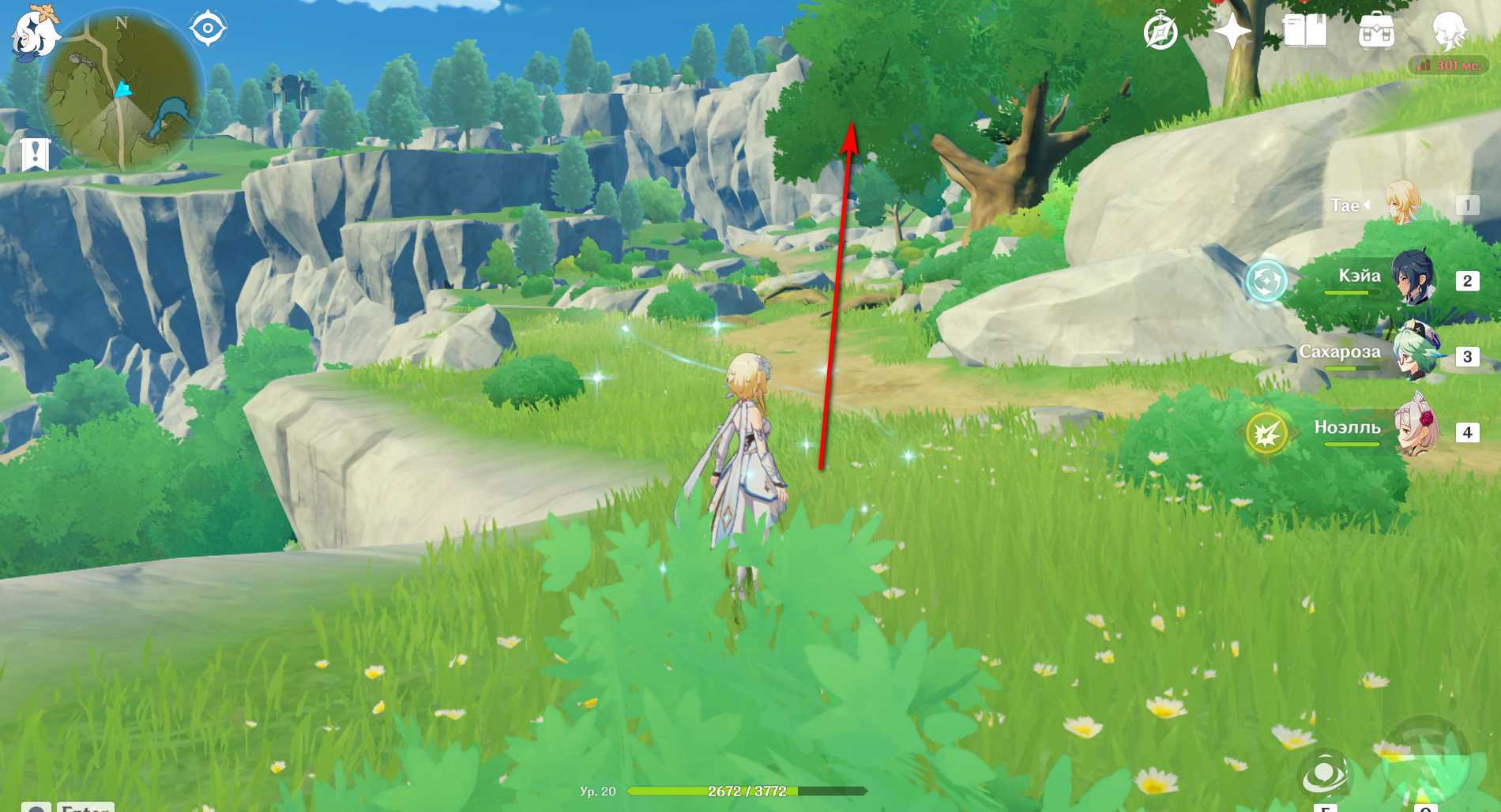Open the character profile head icon
Screen dimensions: 1501x812
pos(1449,32)
